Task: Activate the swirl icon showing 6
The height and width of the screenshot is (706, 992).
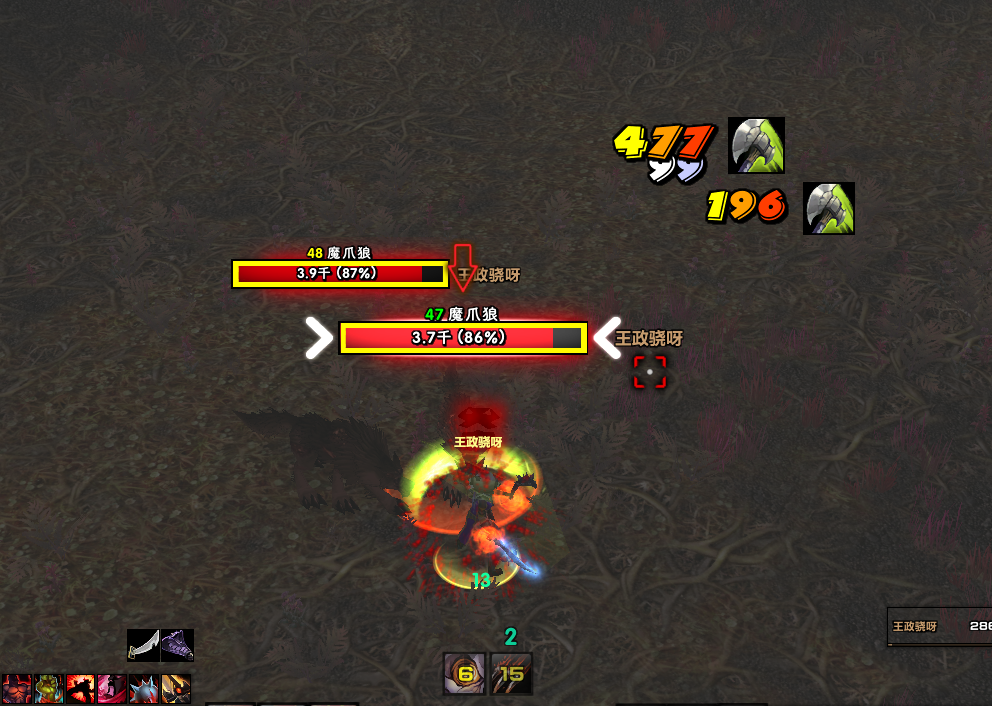Action: coord(465,674)
